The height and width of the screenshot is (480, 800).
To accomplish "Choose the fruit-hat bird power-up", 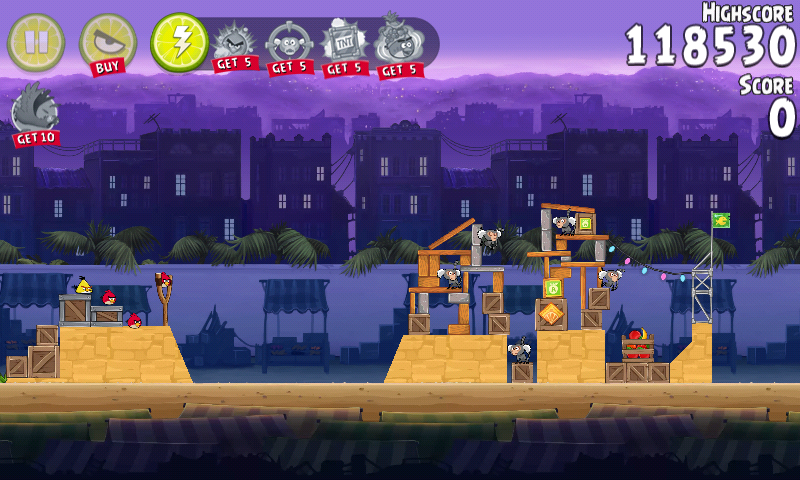I will 399,45.
